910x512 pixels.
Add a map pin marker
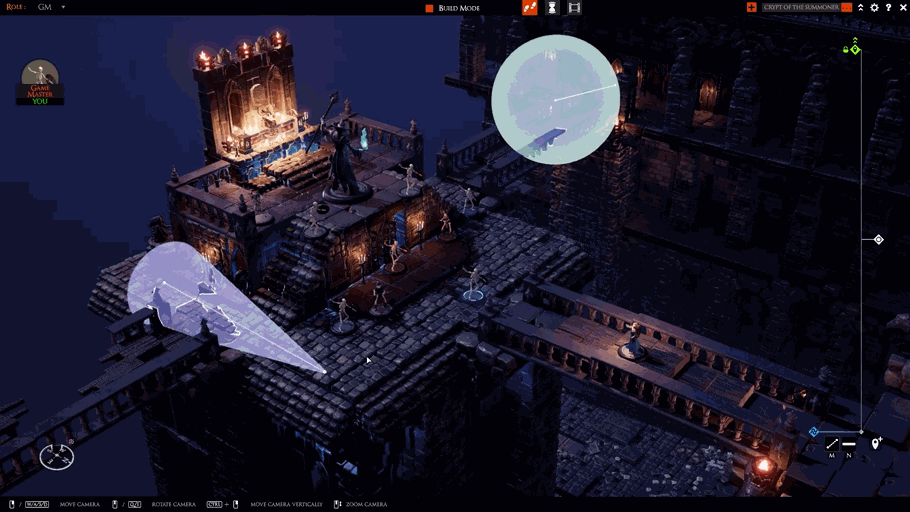[876, 443]
